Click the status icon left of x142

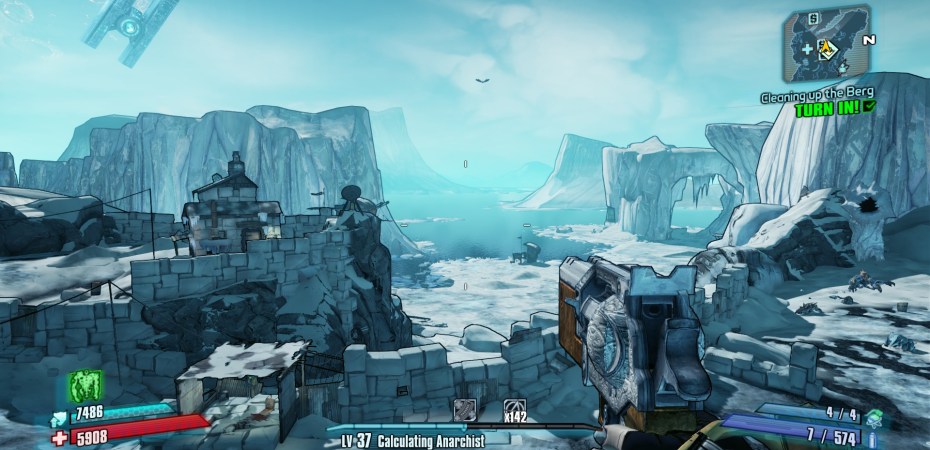tap(465, 410)
